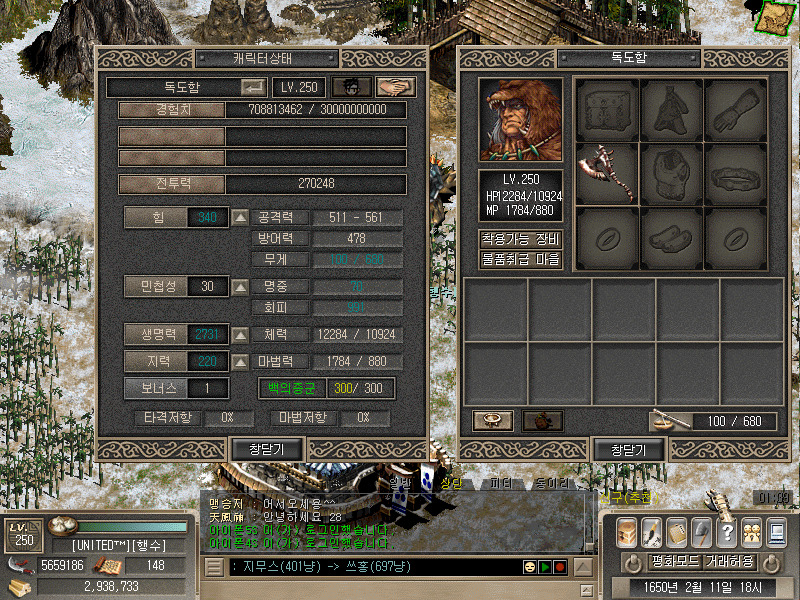Close the equipment inventory window

click(628, 449)
